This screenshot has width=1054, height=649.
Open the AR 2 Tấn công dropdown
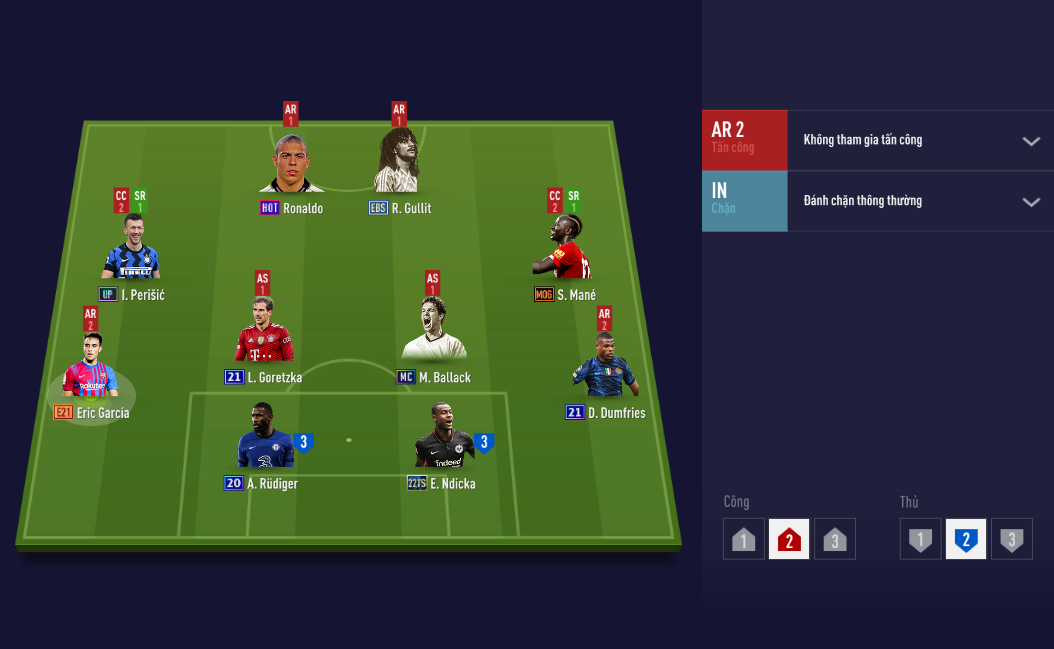tap(1031, 141)
